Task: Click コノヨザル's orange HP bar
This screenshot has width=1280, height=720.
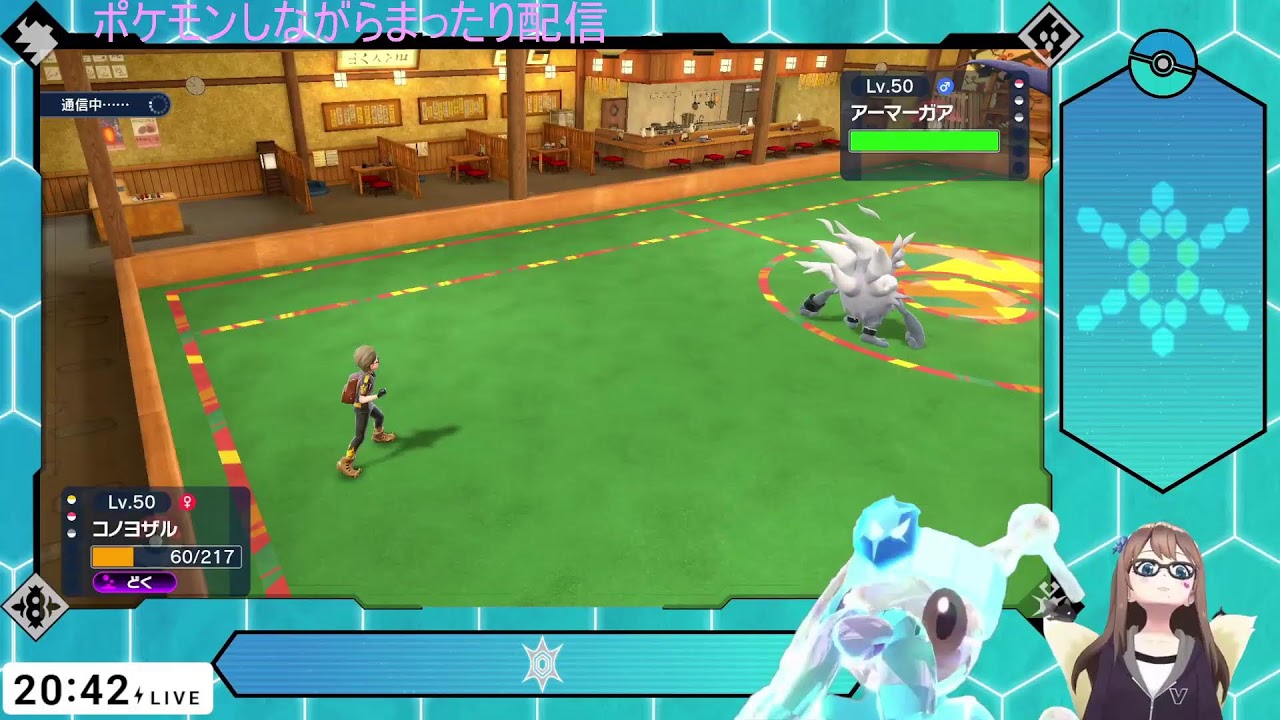Action: click(x=113, y=558)
